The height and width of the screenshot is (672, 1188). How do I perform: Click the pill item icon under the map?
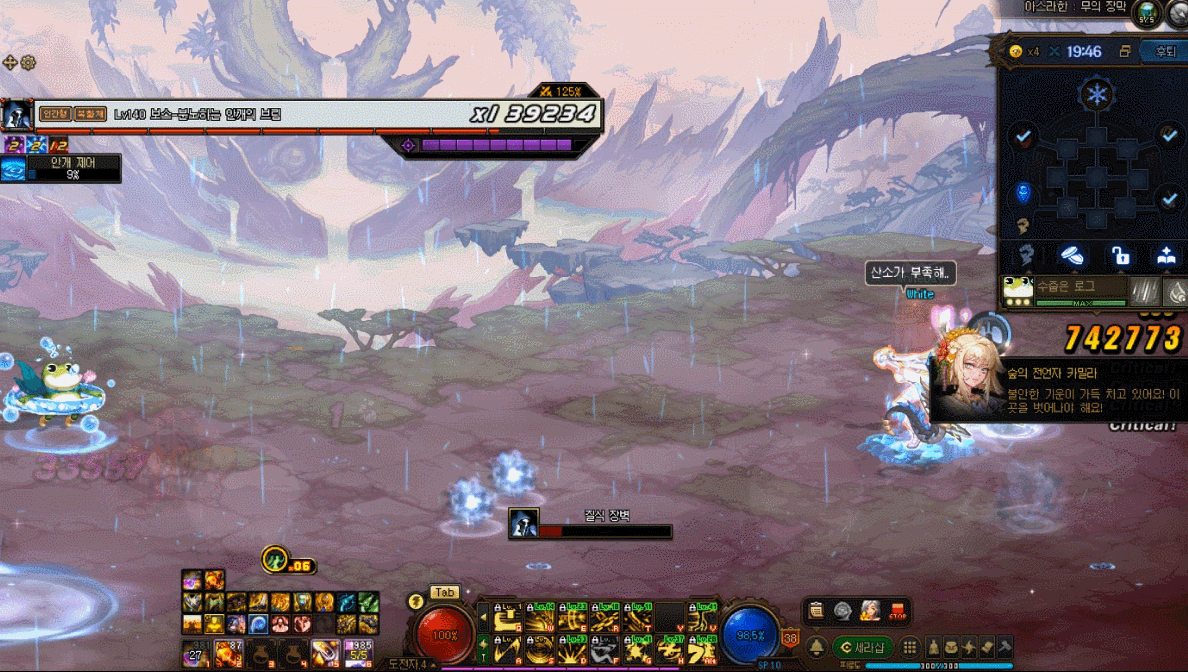pos(1074,256)
